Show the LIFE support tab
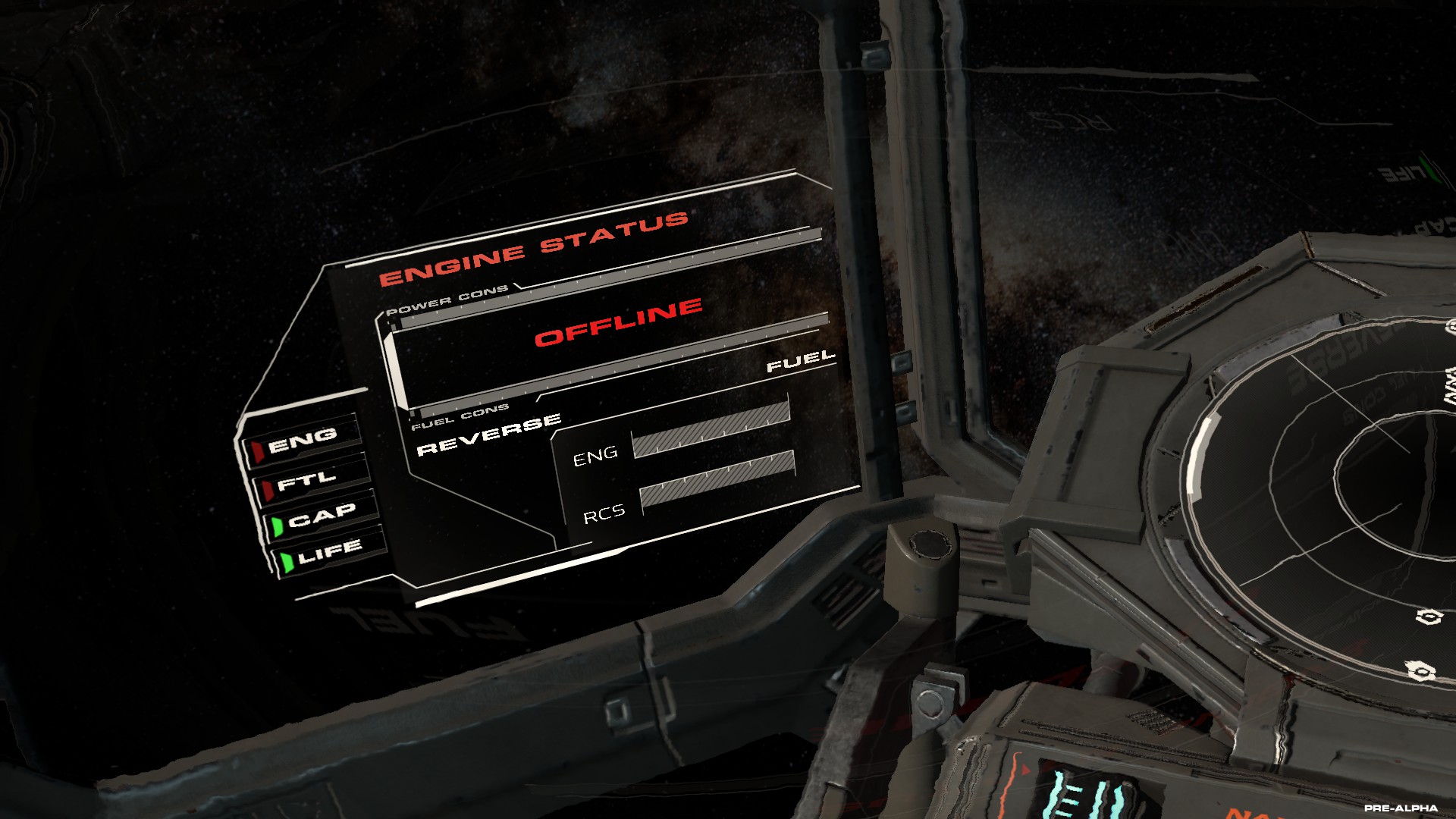This screenshot has height=819, width=1456. pyautogui.click(x=329, y=553)
